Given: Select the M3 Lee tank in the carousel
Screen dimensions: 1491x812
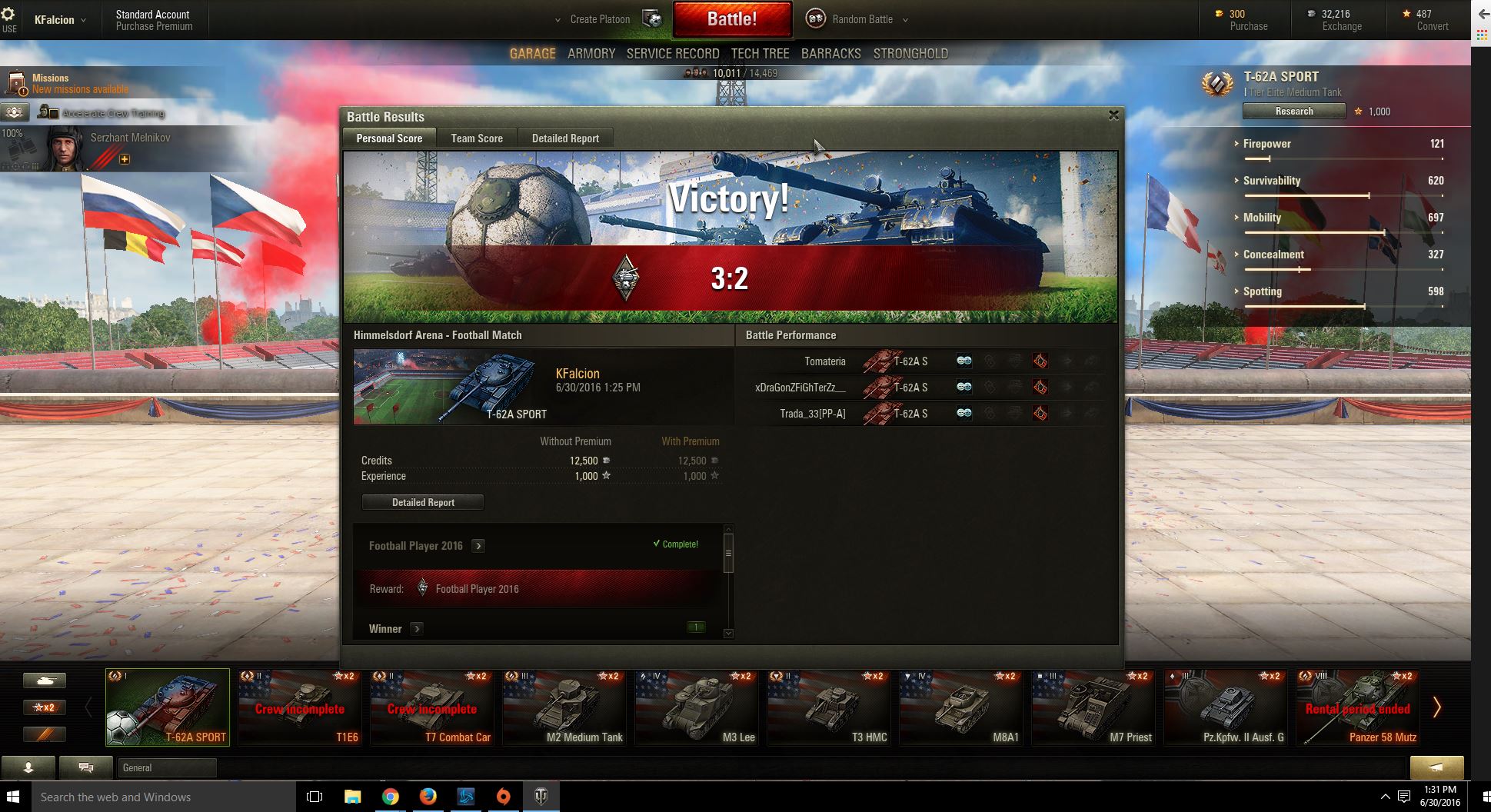Looking at the screenshot, I should [697, 708].
